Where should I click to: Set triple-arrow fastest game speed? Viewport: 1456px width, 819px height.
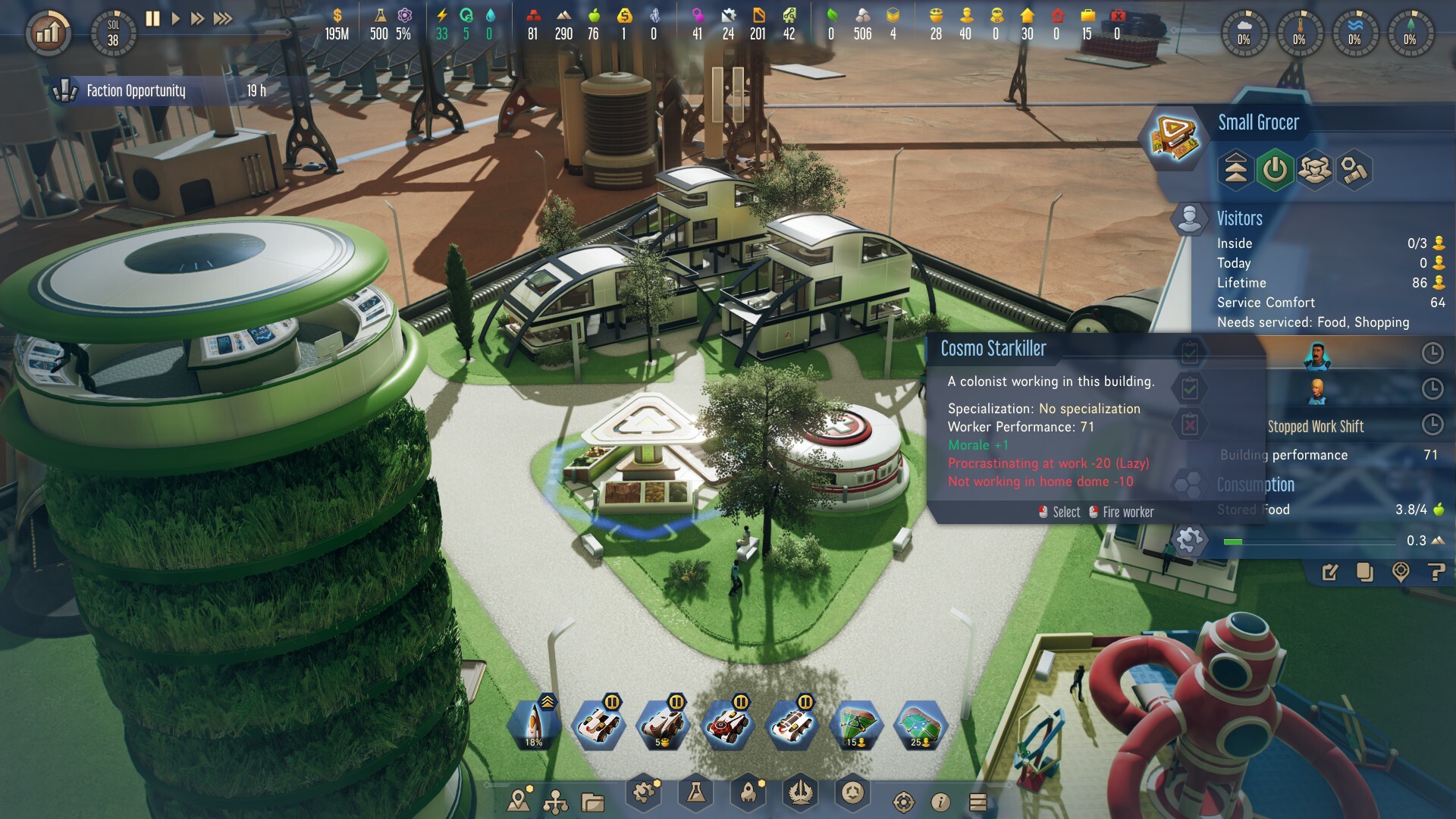[x=223, y=19]
